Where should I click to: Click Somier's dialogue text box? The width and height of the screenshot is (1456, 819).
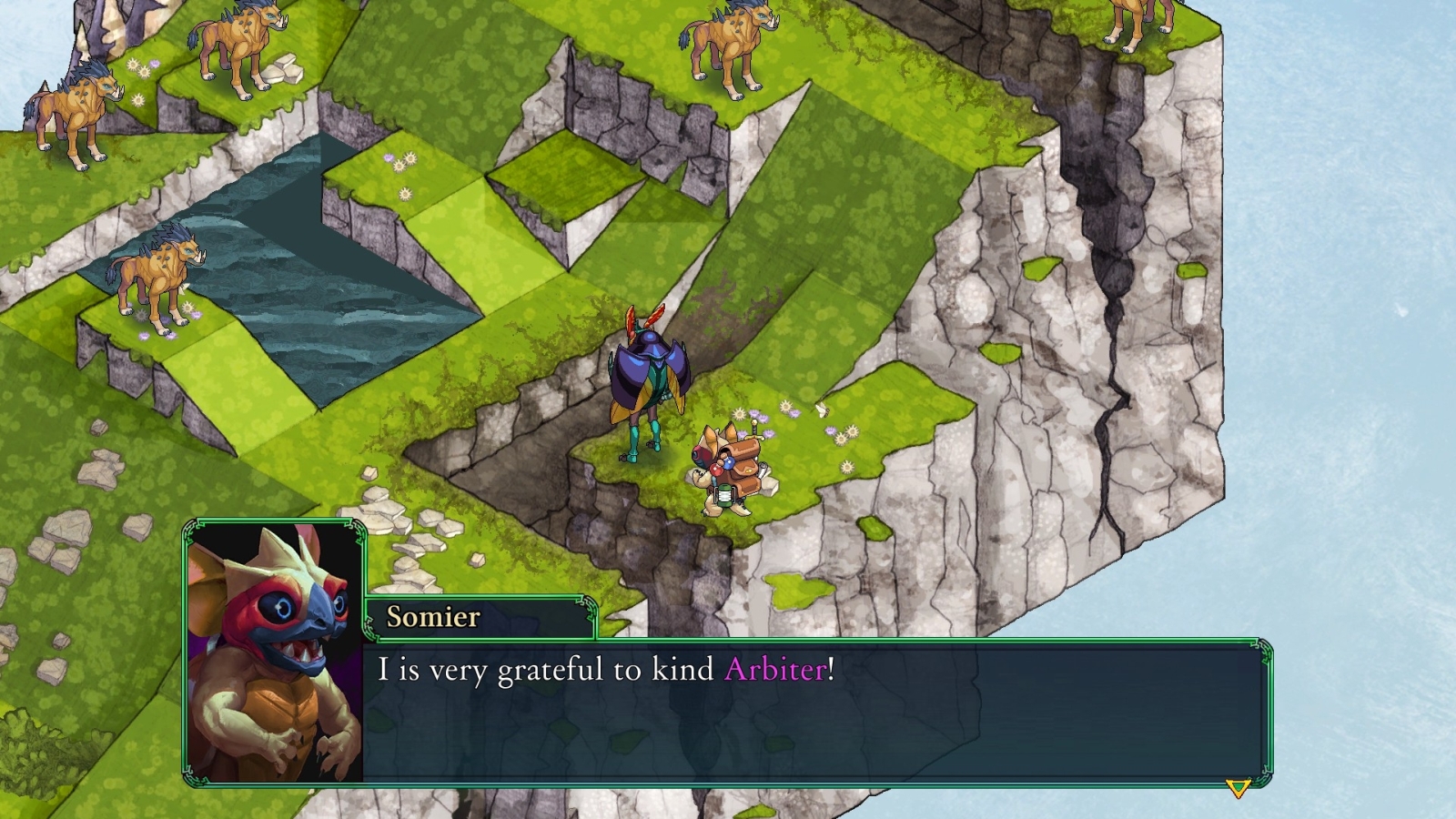pos(813,712)
